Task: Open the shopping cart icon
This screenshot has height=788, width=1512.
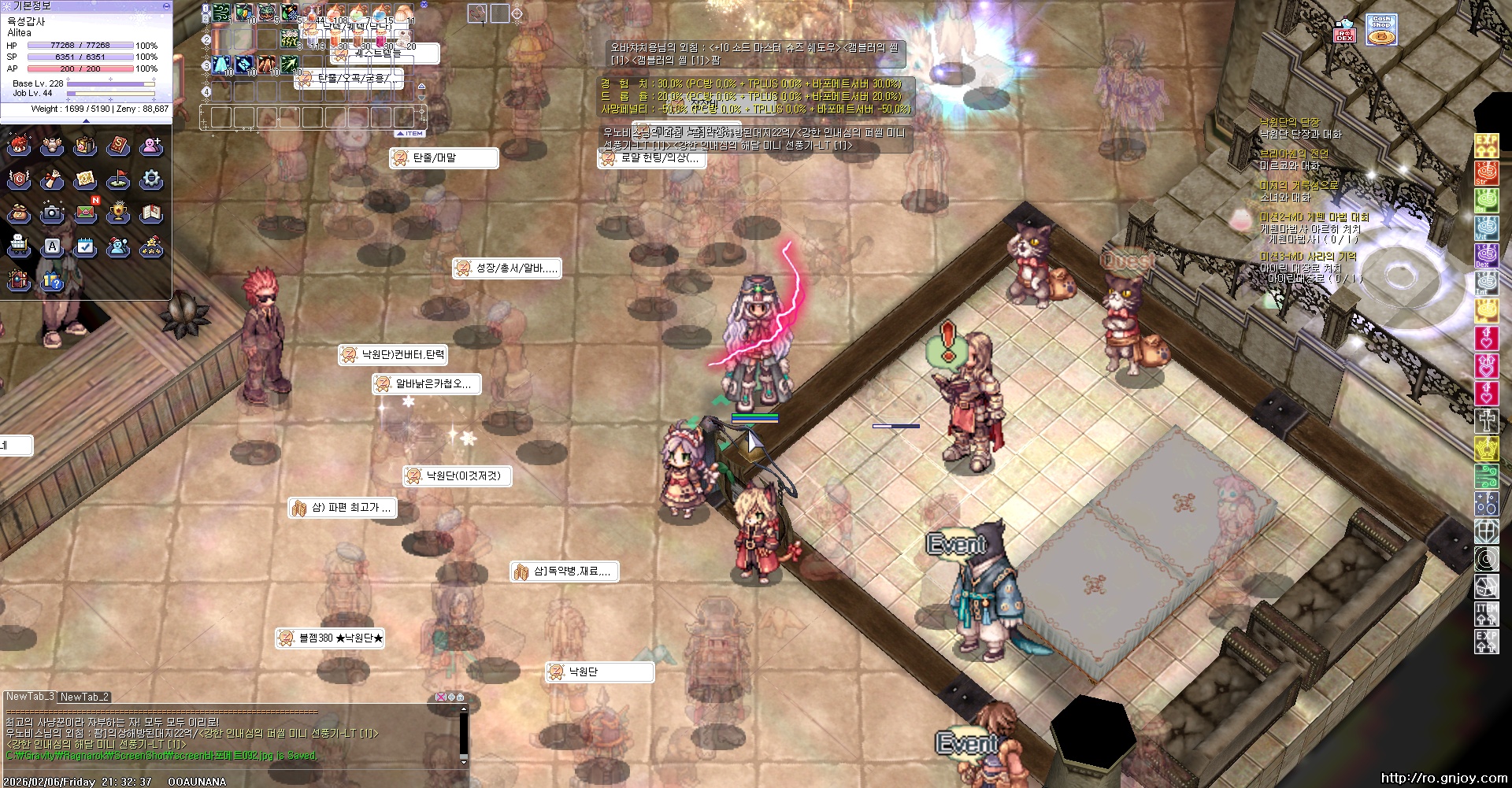Action: pyautogui.click(x=19, y=246)
